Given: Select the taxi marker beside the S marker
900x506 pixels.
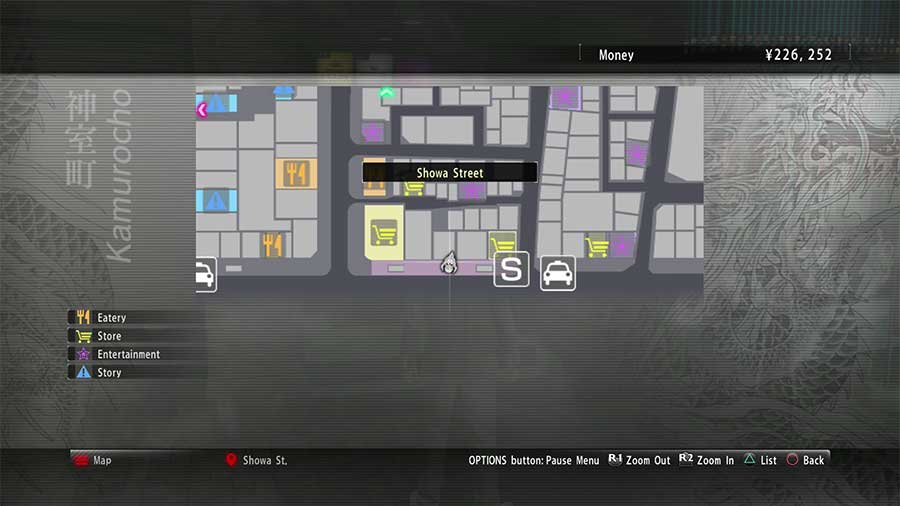Looking at the screenshot, I should [x=558, y=272].
